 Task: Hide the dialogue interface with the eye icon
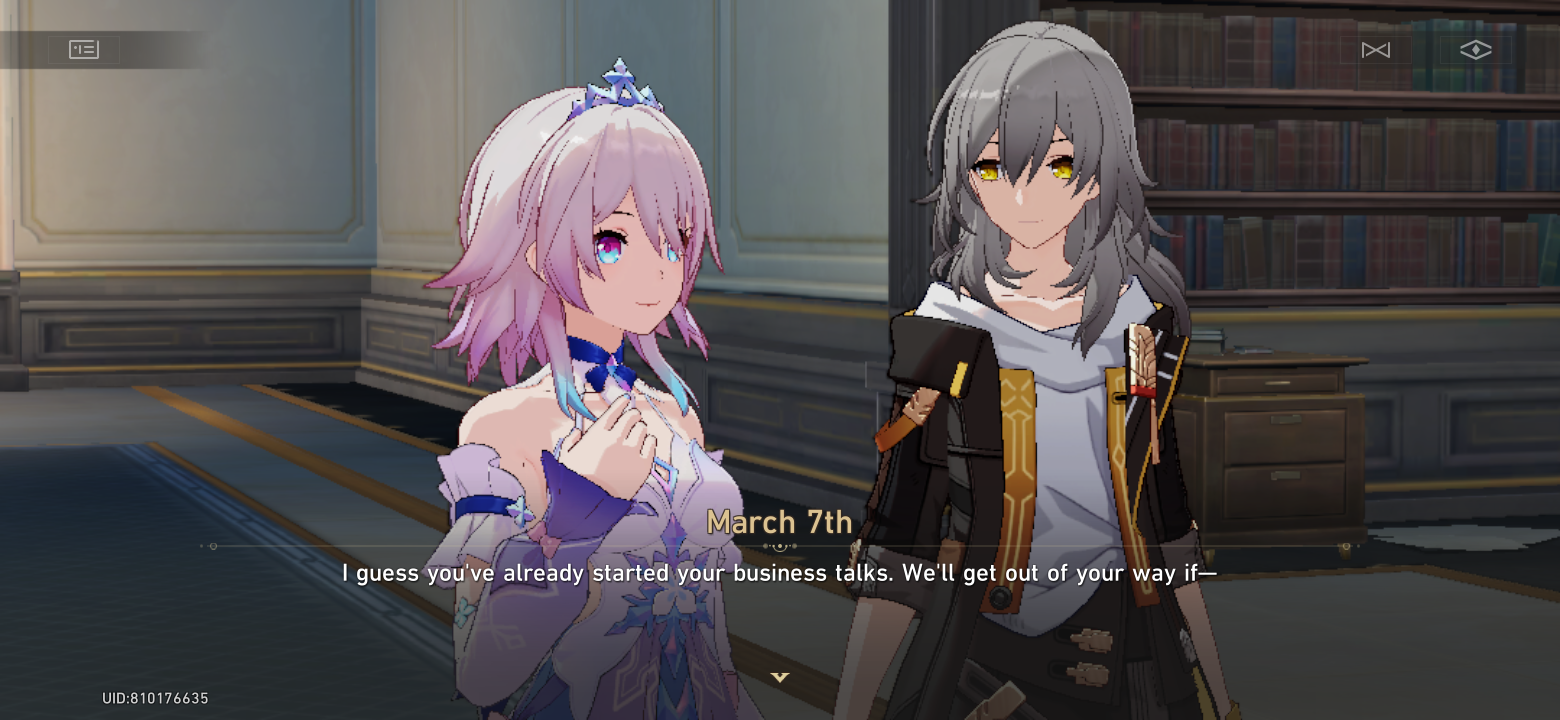(1475, 49)
